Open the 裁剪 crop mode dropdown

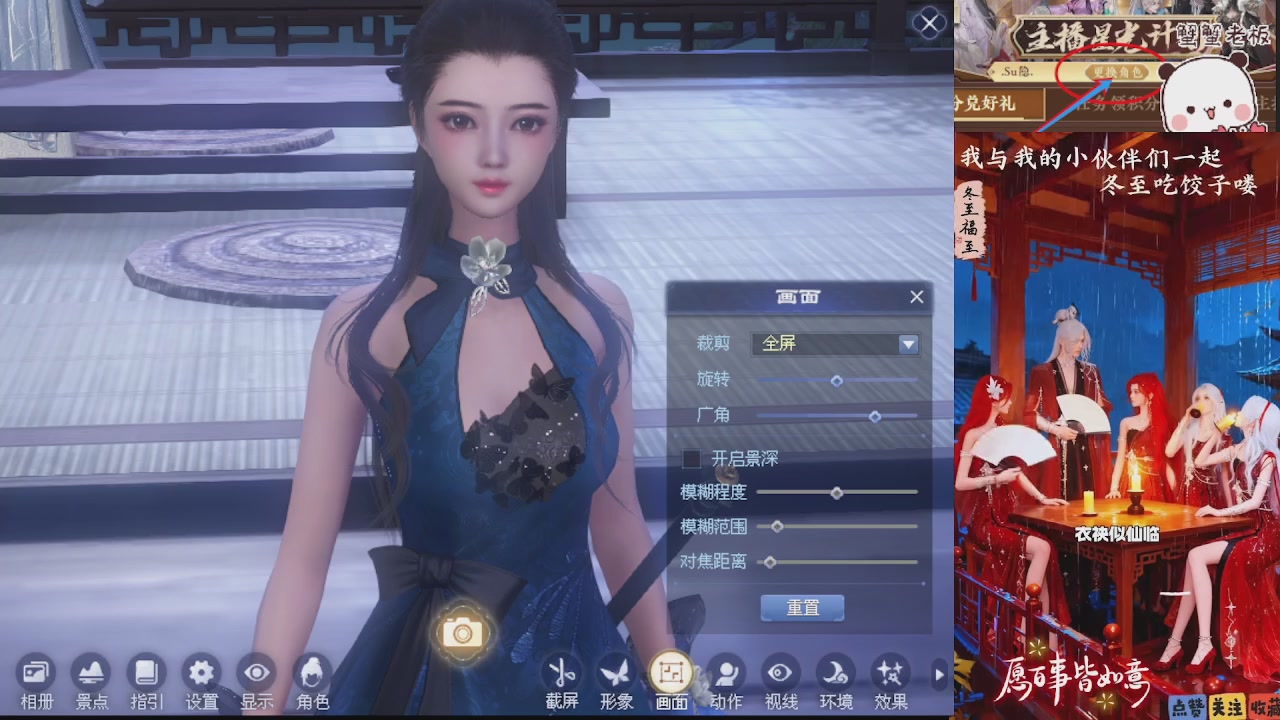(907, 344)
